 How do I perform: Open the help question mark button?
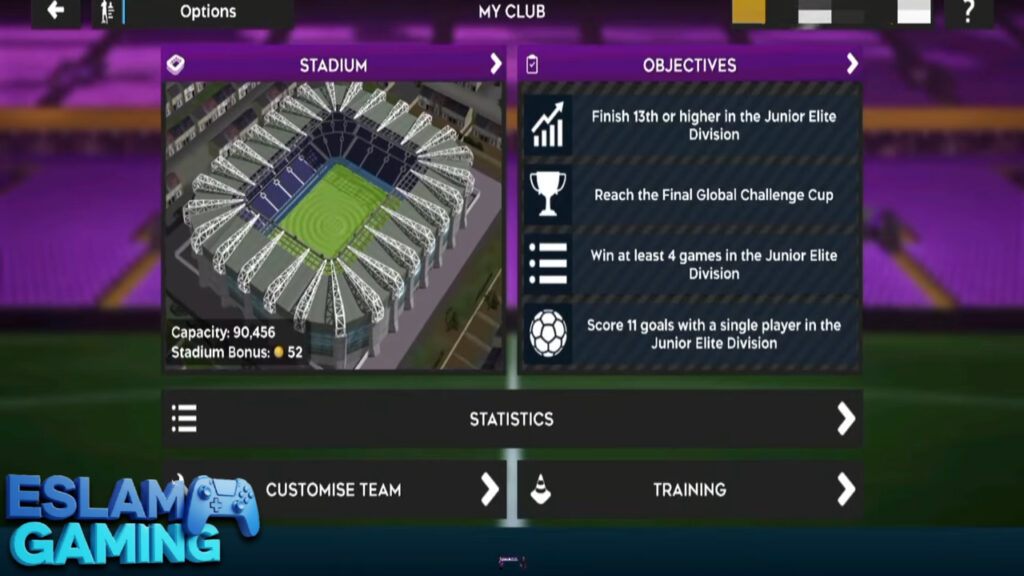(968, 12)
